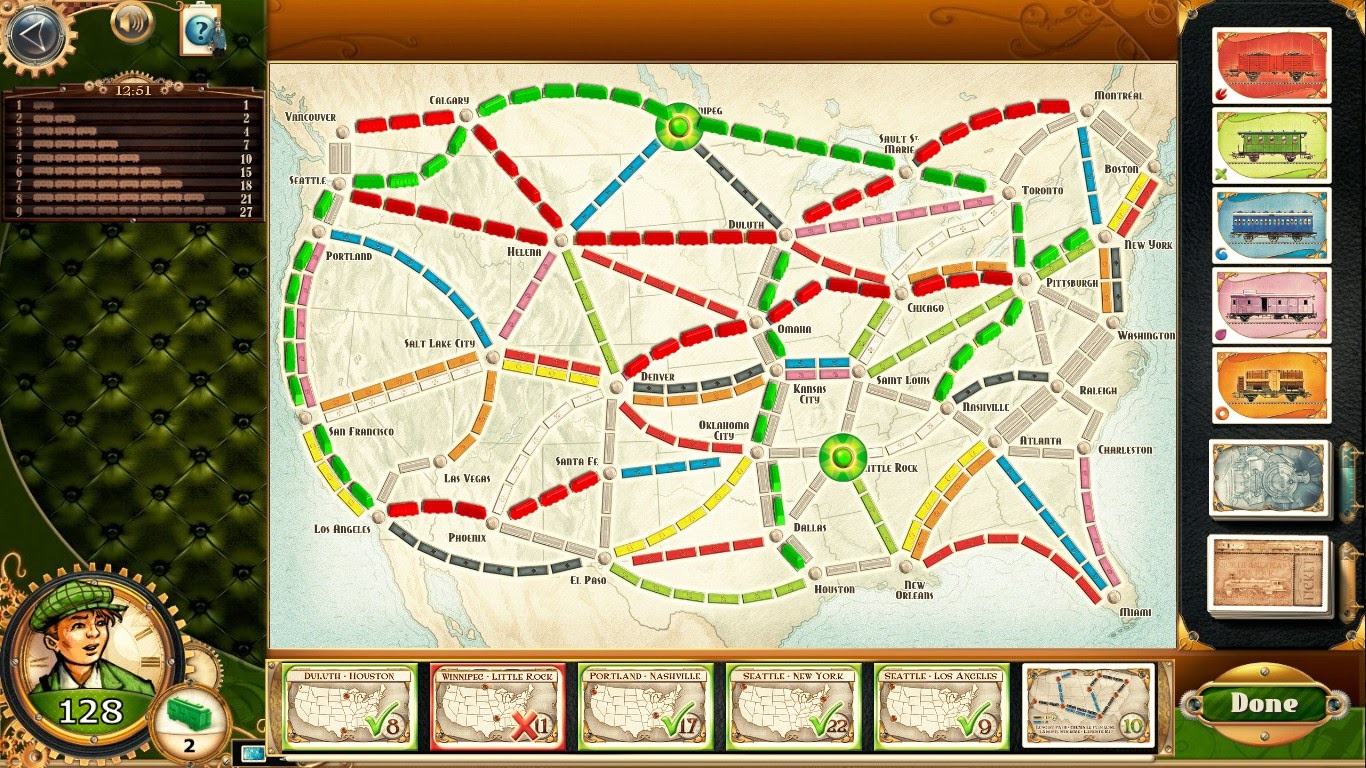Click the failed Winnipeg-Little Rock ticket
The height and width of the screenshot is (768, 1366).
(x=497, y=704)
